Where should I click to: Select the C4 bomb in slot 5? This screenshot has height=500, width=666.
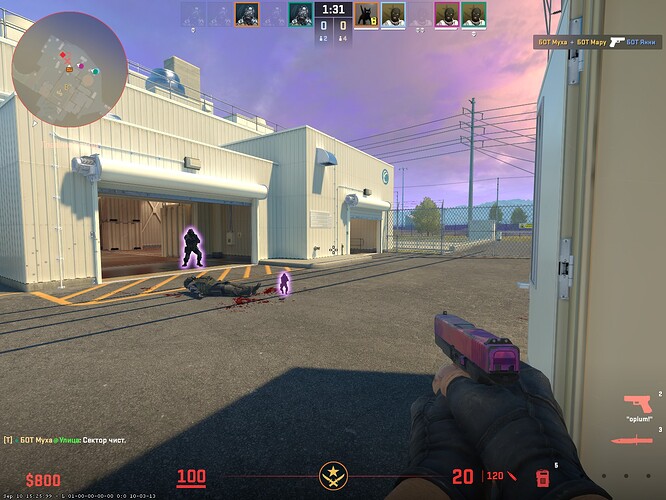[545, 476]
